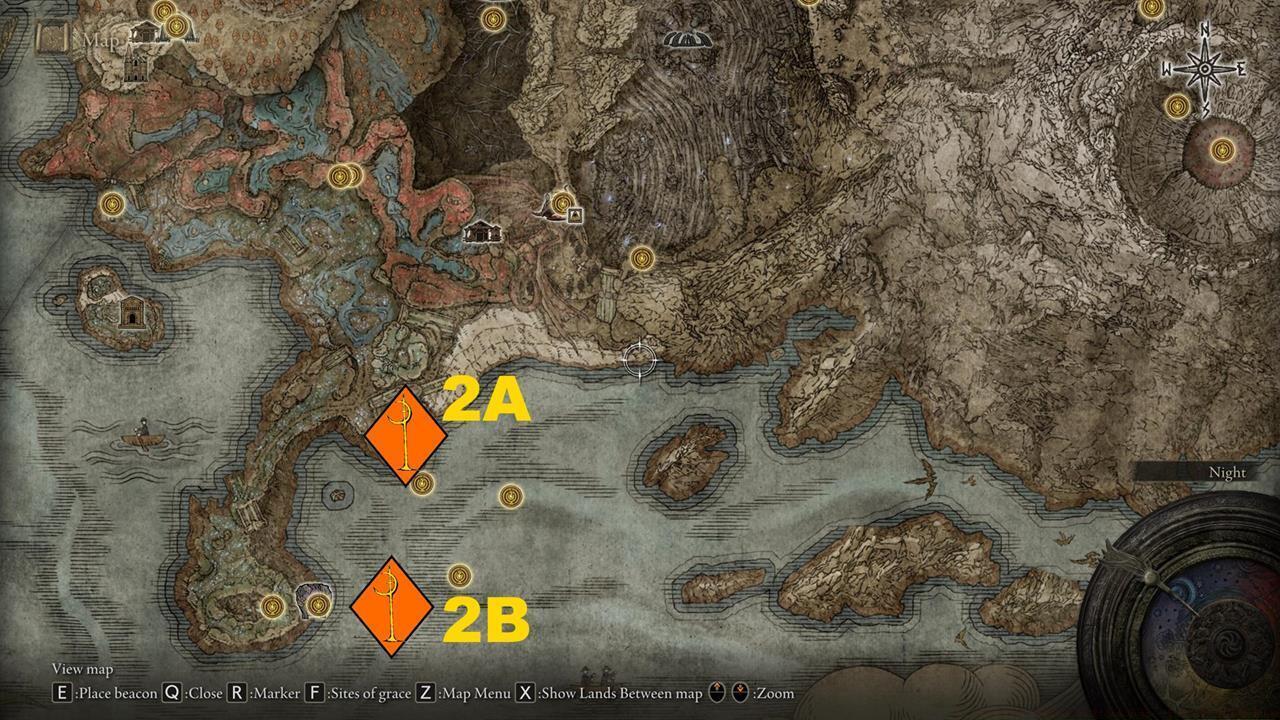Toggle the Night indicator panel
The width and height of the screenshot is (1280, 720).
click(1228, 472)
